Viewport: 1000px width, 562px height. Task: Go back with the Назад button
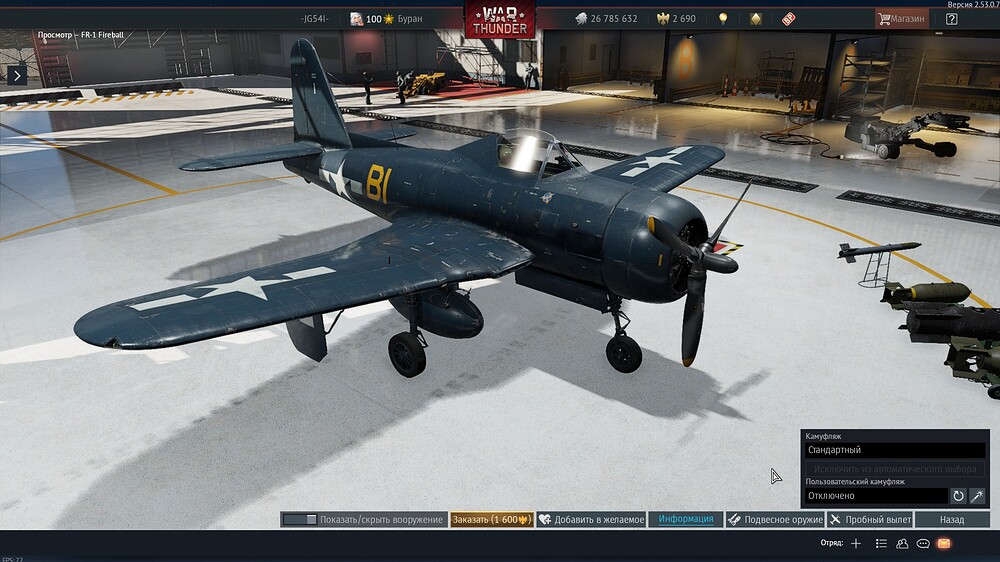[952, 520]
